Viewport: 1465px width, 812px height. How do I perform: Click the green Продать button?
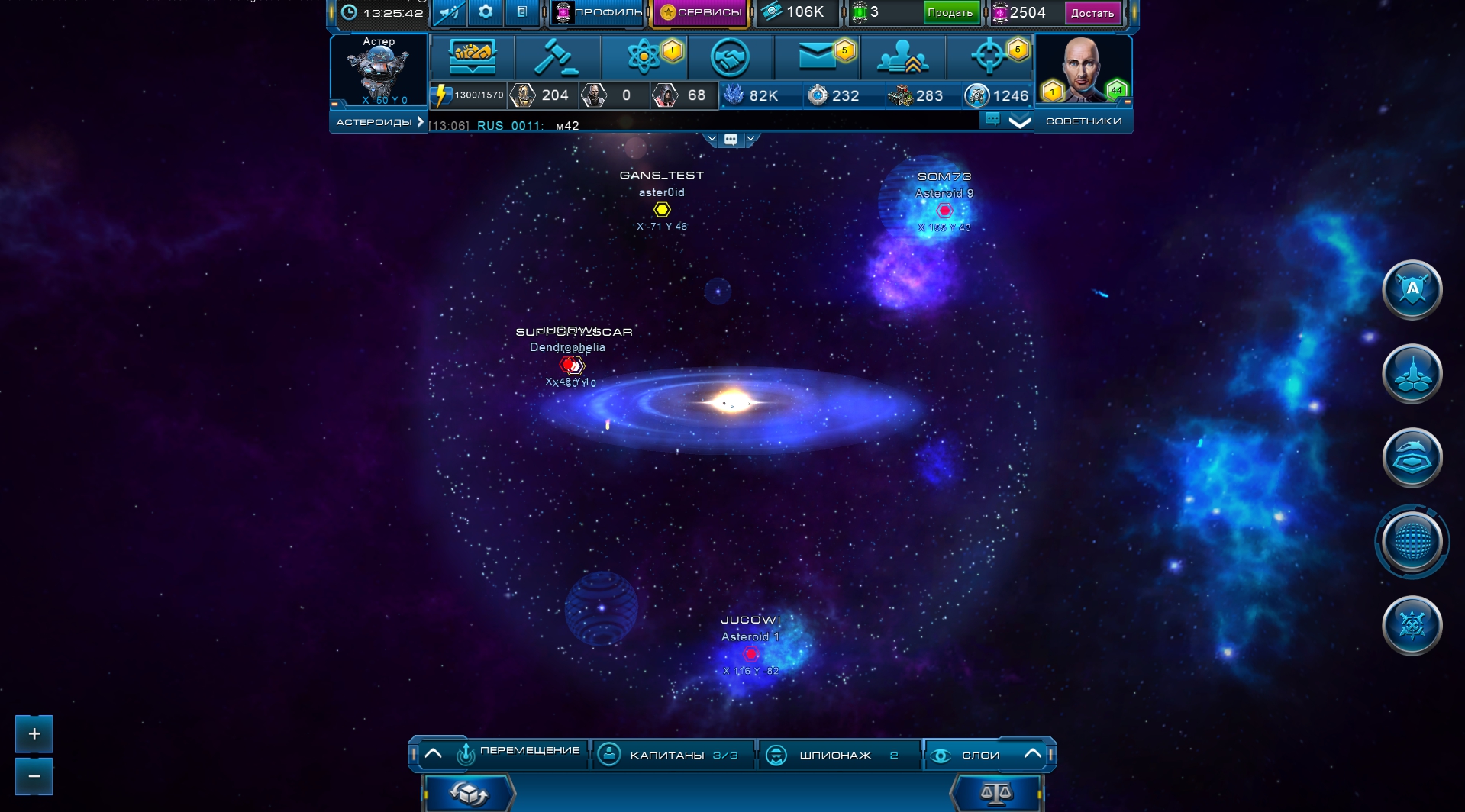point(950,12)
